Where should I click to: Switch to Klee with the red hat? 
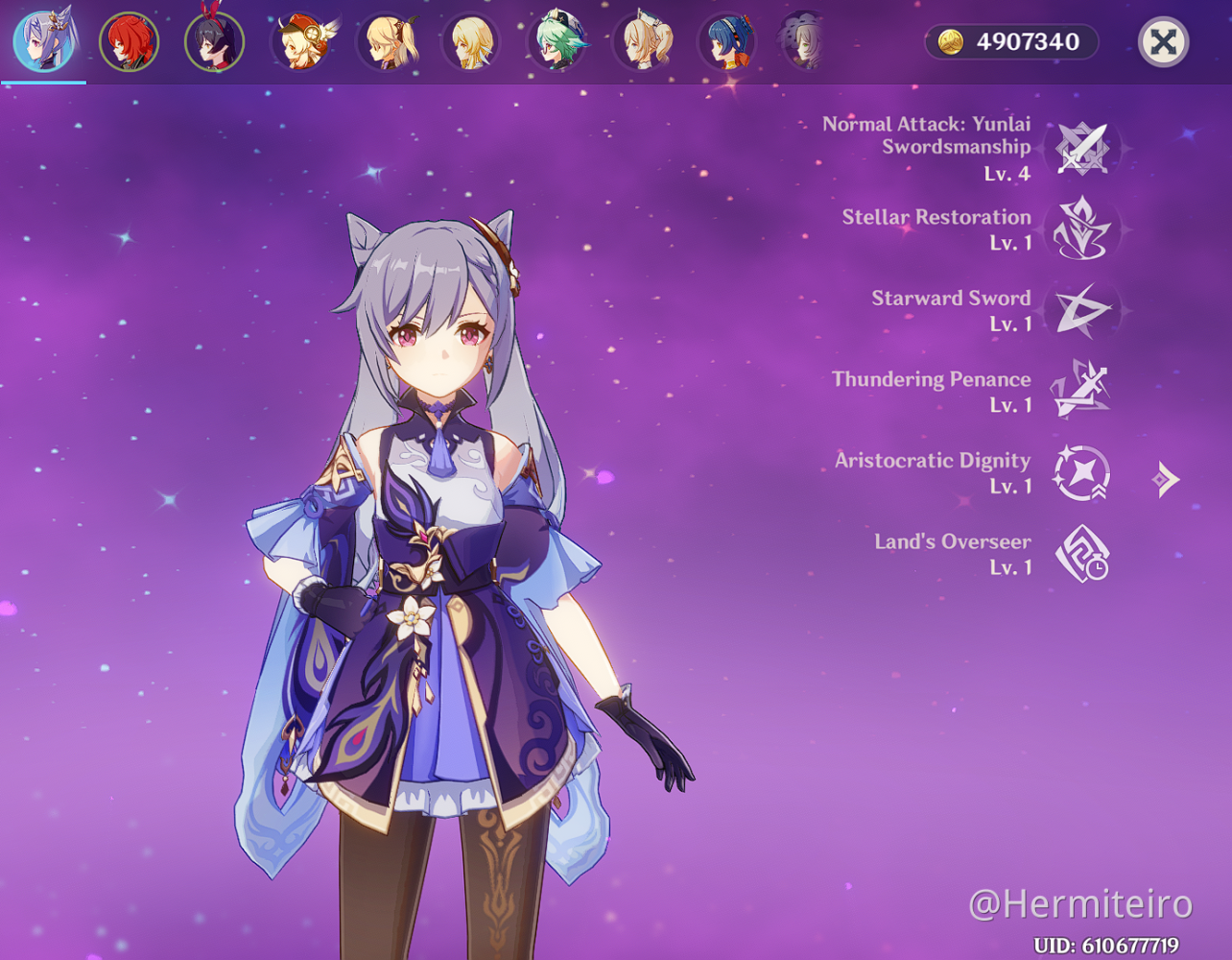click(301, 42)
